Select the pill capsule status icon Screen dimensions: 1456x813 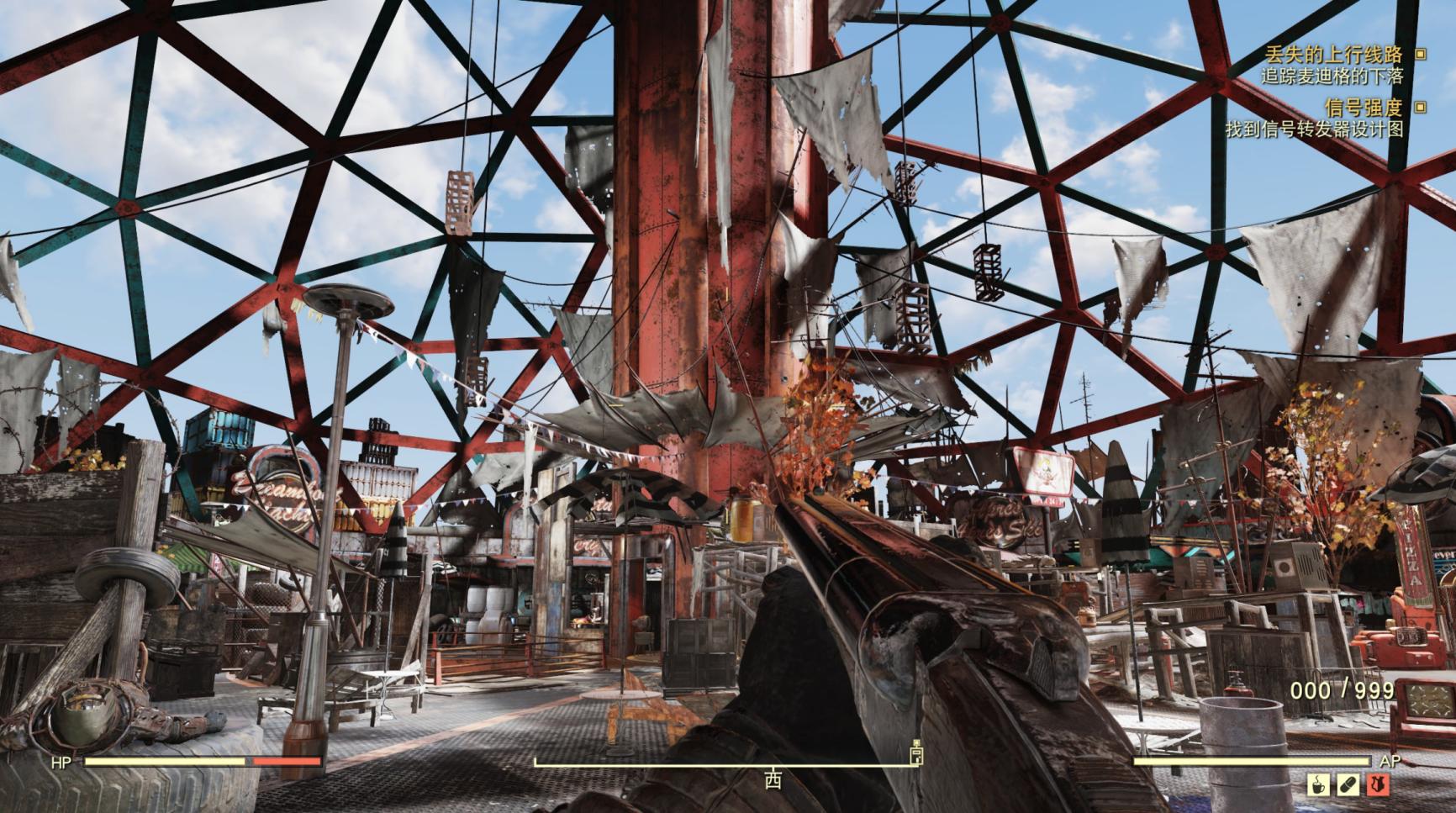(x=1348, y=785)
